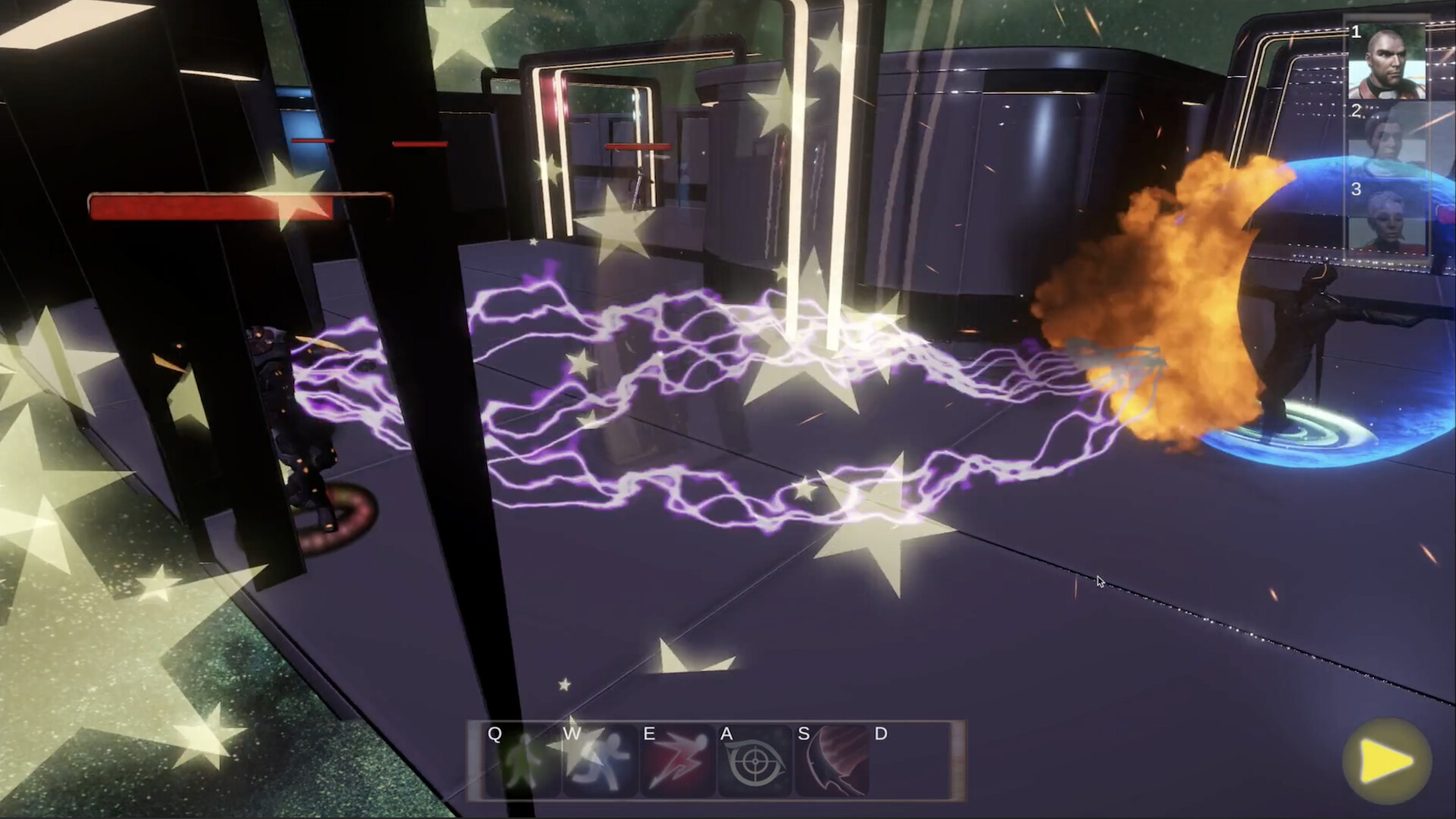
Task: Click the yellow arrow end-turn button
Action: [x=1386, y=762]
